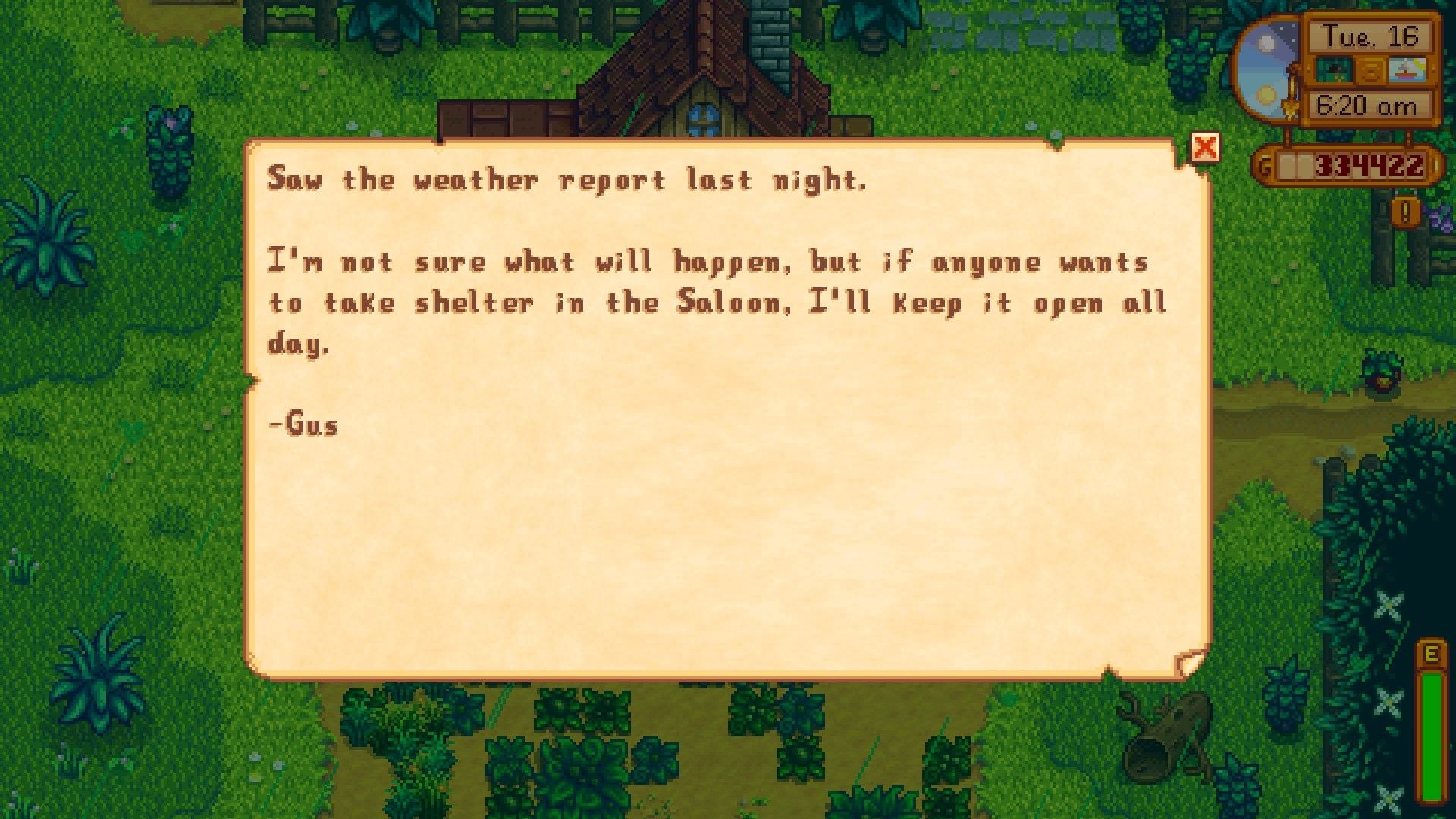The height and width of the screenshot is (819, 1456).
Task: Click the small crate icon between season and weather
Action: 1370,71
